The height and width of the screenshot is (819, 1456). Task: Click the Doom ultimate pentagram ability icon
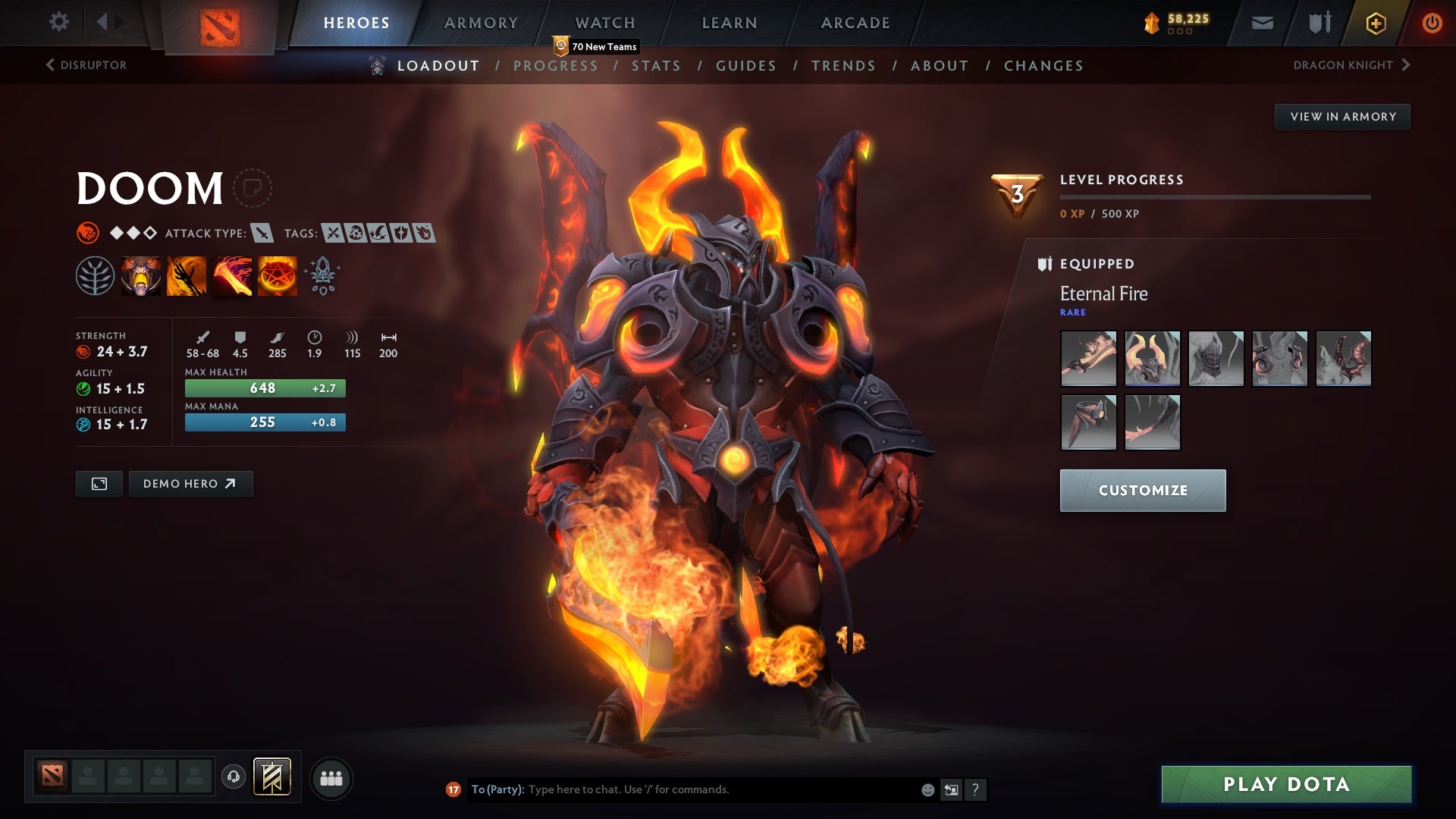276,275
